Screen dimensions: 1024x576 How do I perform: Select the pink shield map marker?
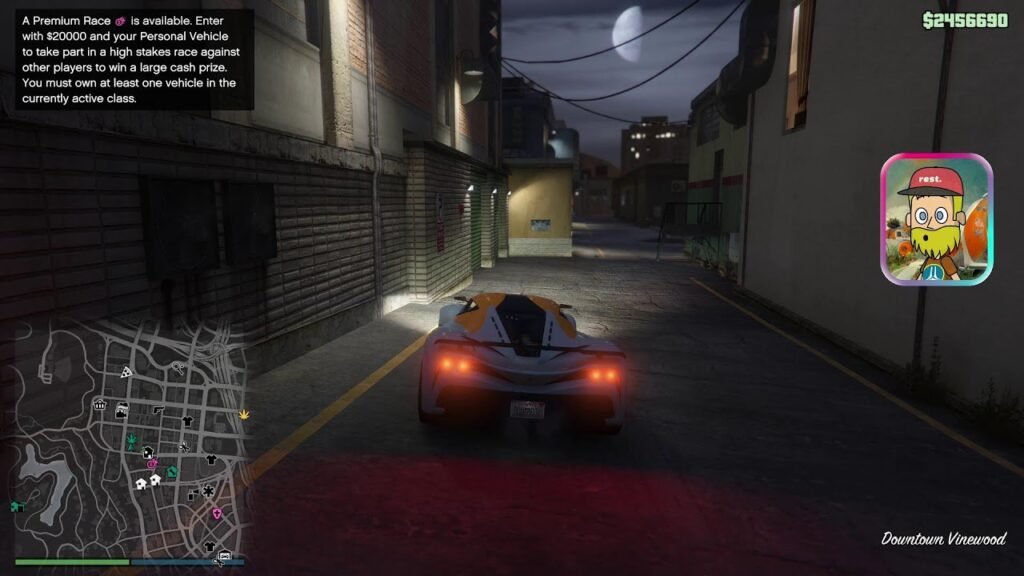pos(217,513)
